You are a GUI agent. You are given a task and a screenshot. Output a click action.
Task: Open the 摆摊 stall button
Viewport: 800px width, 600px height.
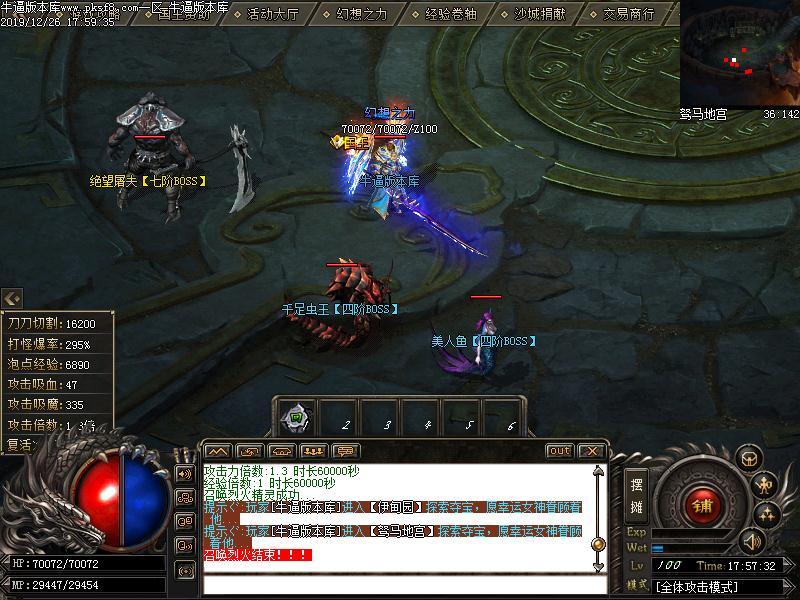click(637, 495)
